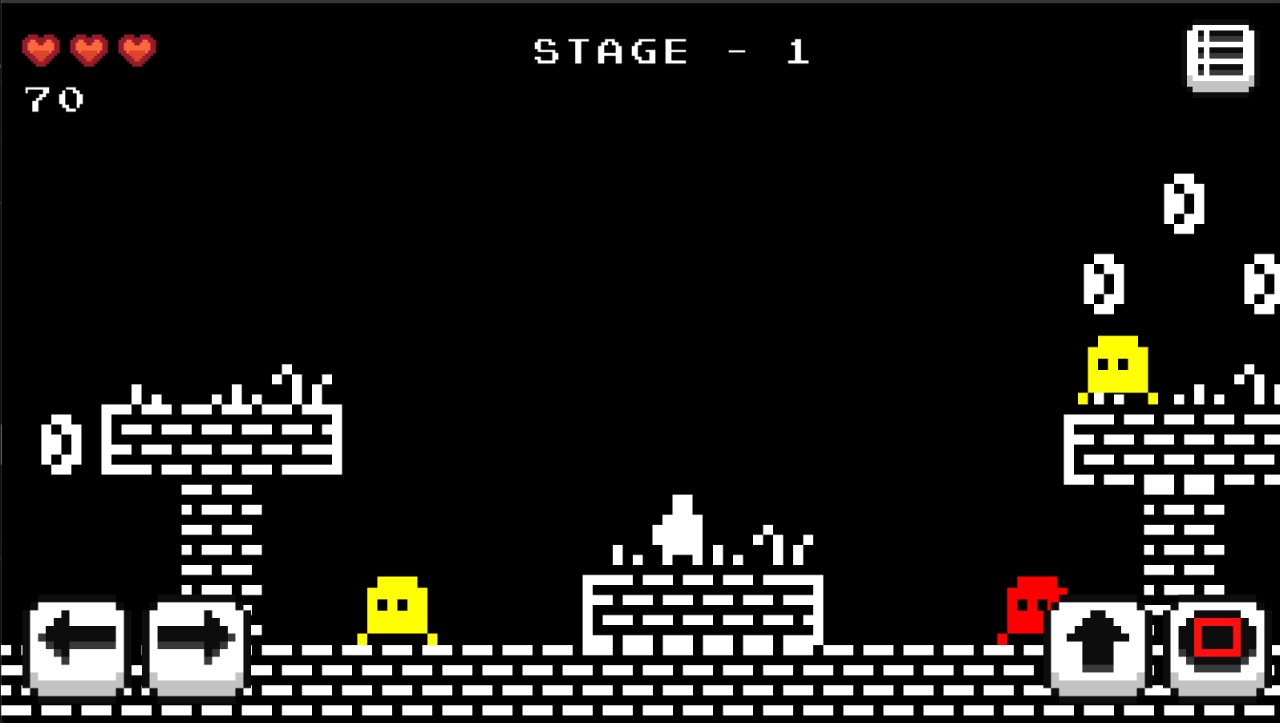Click the first heart in the health bar
The image size is (1280, 723).
click(x=41, y=50)
